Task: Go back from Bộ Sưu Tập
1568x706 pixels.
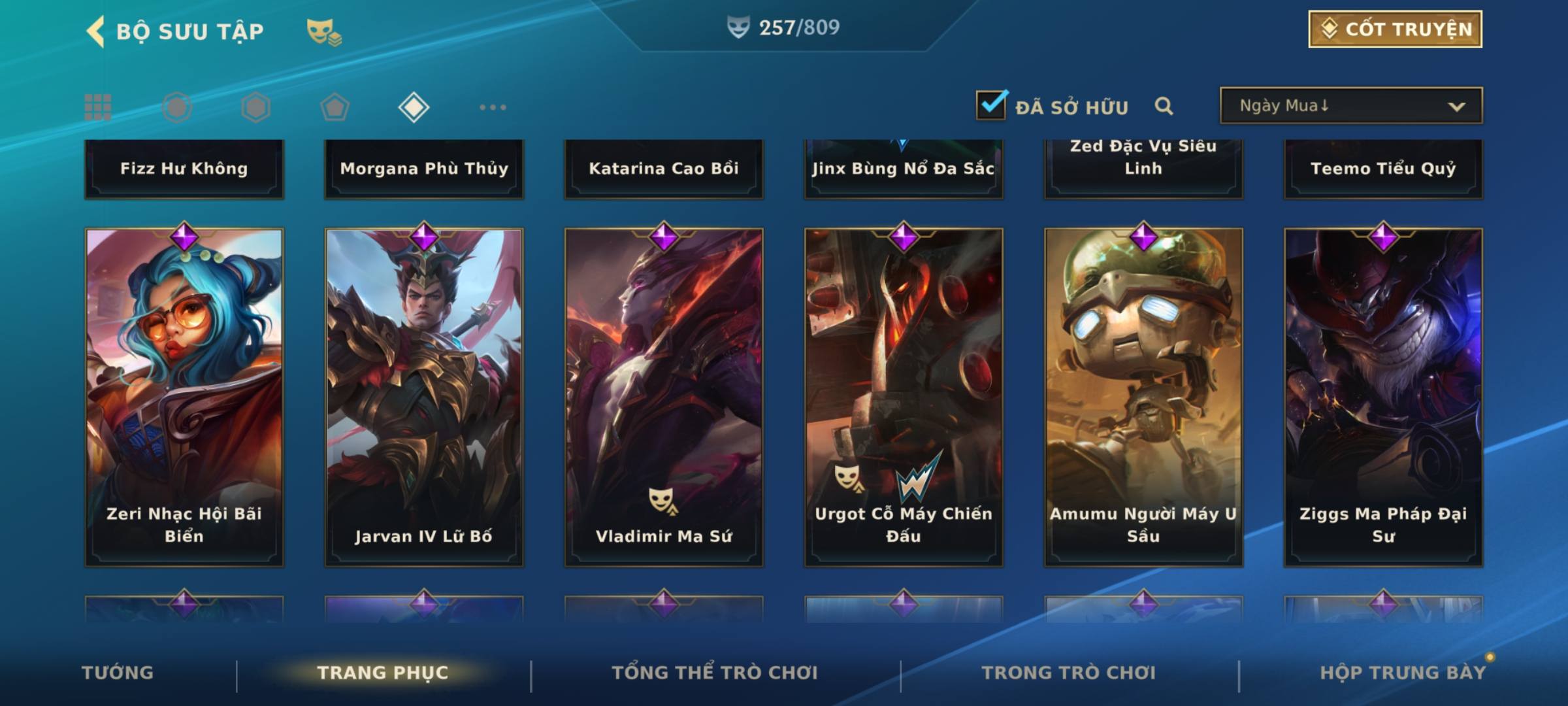Action: (x=96, y=31)
